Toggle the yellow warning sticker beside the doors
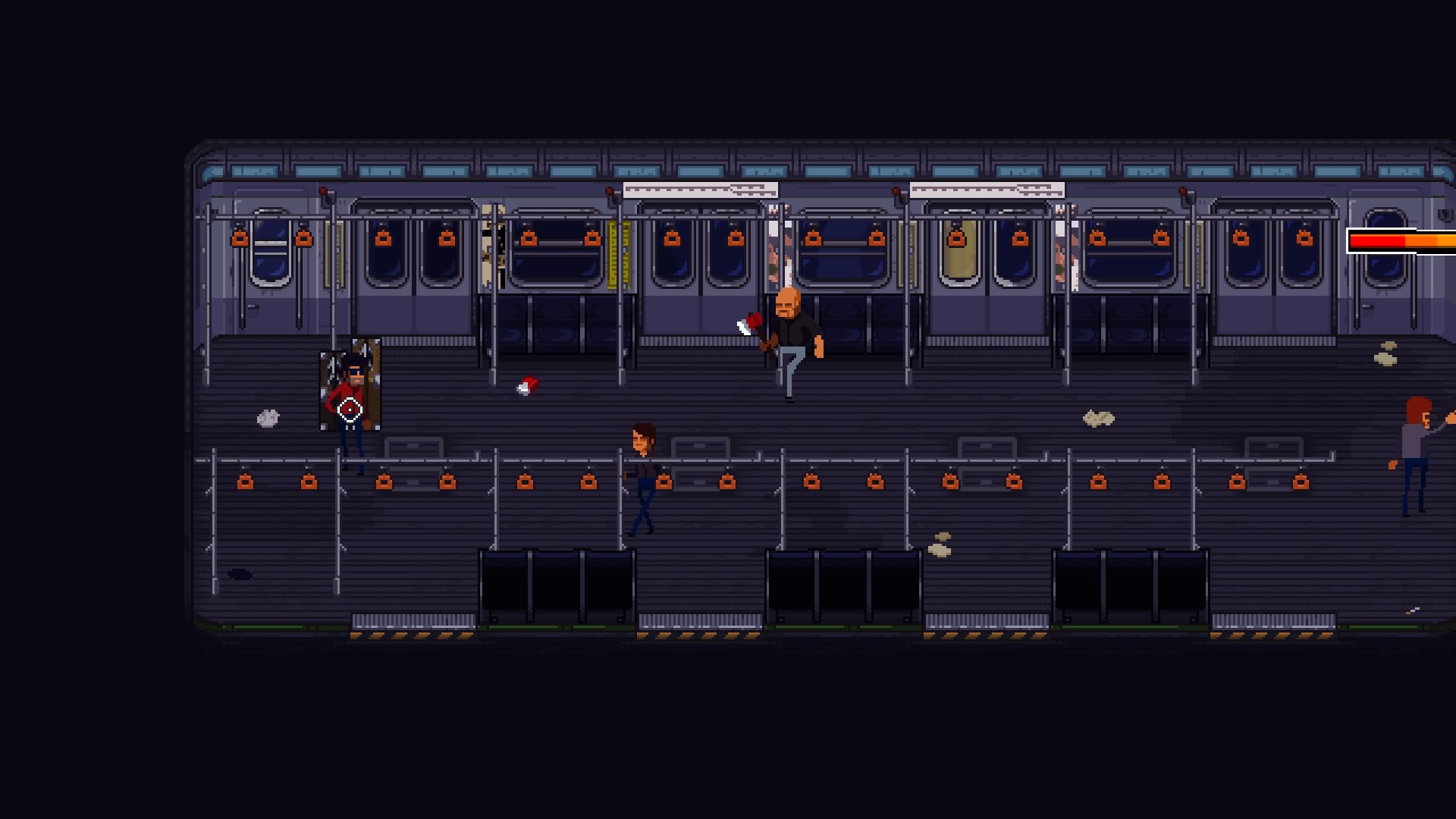Image resolution: width=1456 pixels, height=819 pixels. [618, 256]
